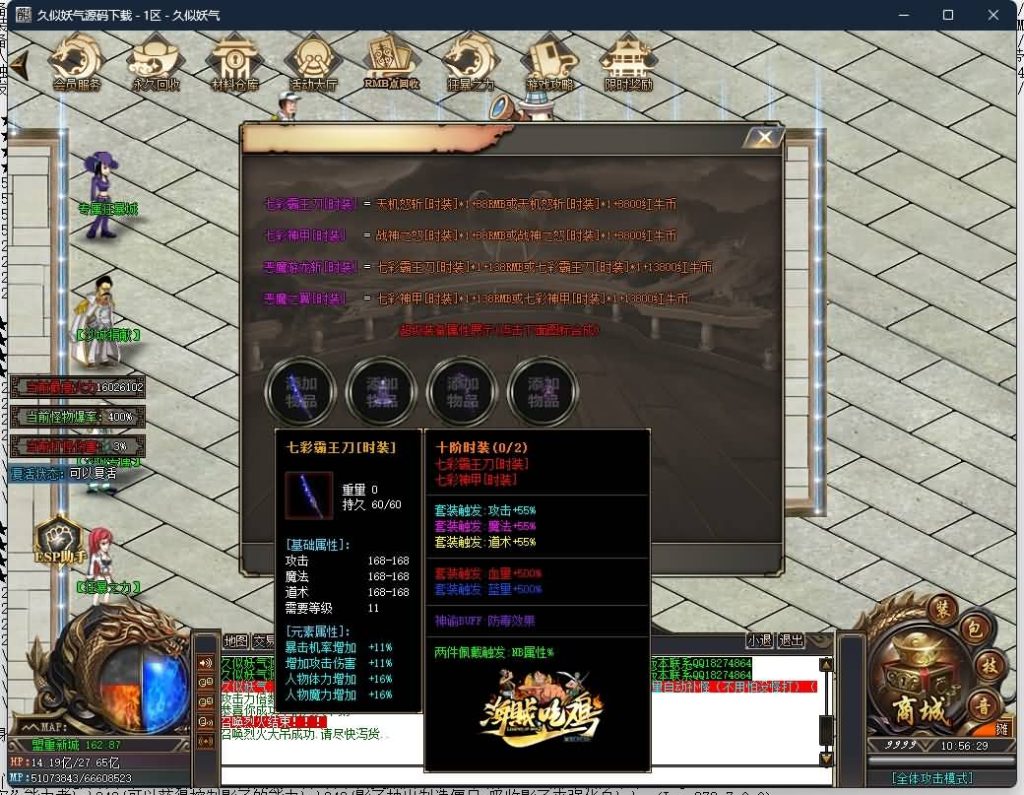Toggle the 全体攻击模式 attack mode label
1024x795 pixels.
(932, 777)
